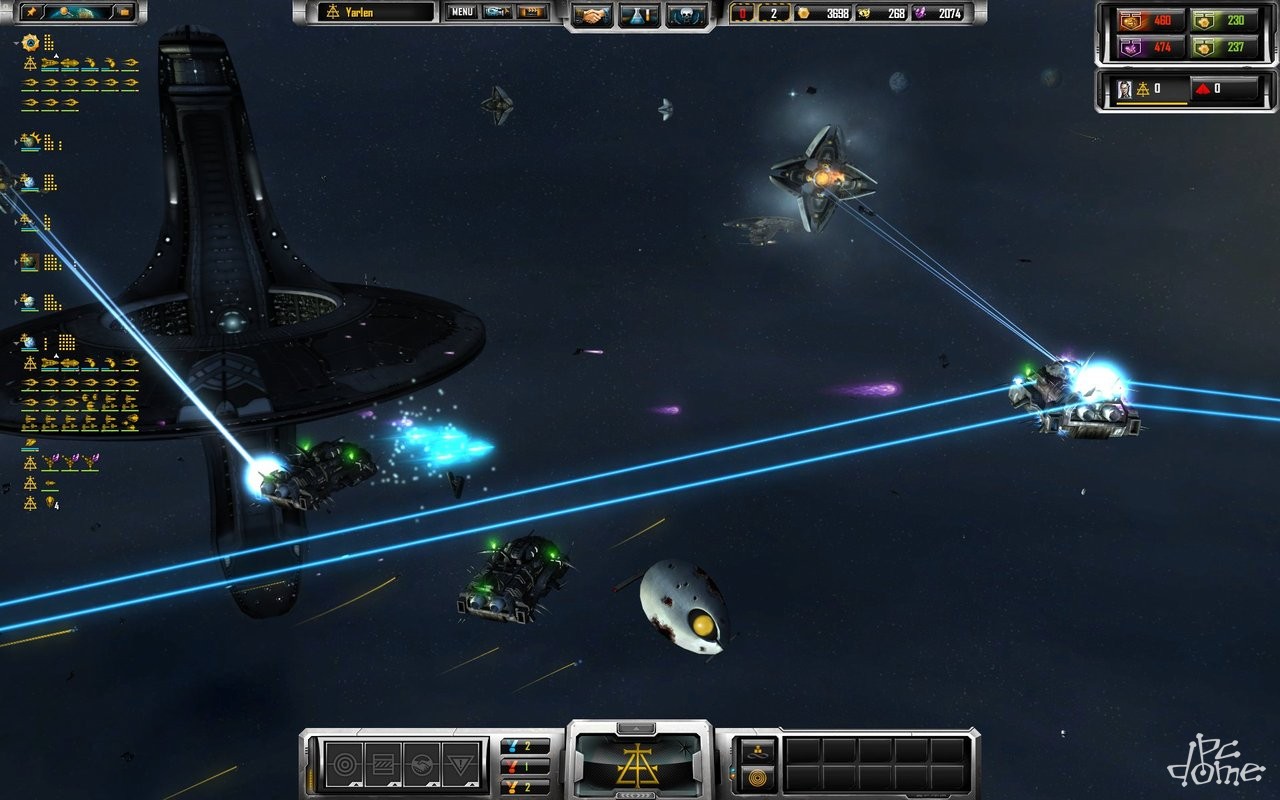Screen dimensions: 1280x800
Task: Click the orange concentric-circle button in the bottom panel
Action: click(x=757, y=776)
